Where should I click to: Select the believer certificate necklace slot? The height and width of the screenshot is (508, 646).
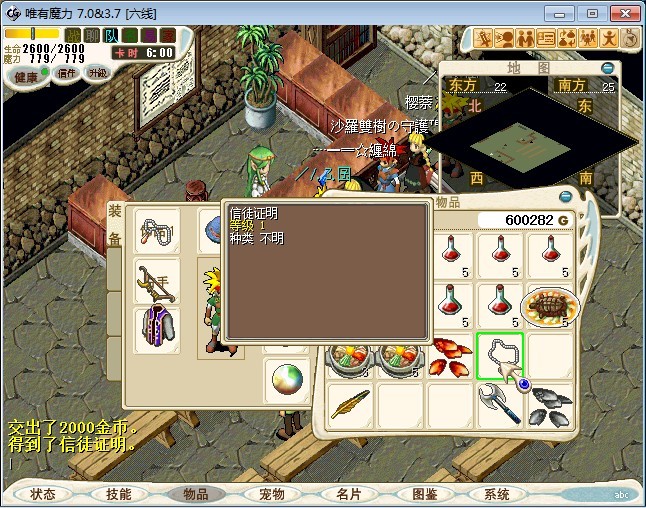click(499, 355)
